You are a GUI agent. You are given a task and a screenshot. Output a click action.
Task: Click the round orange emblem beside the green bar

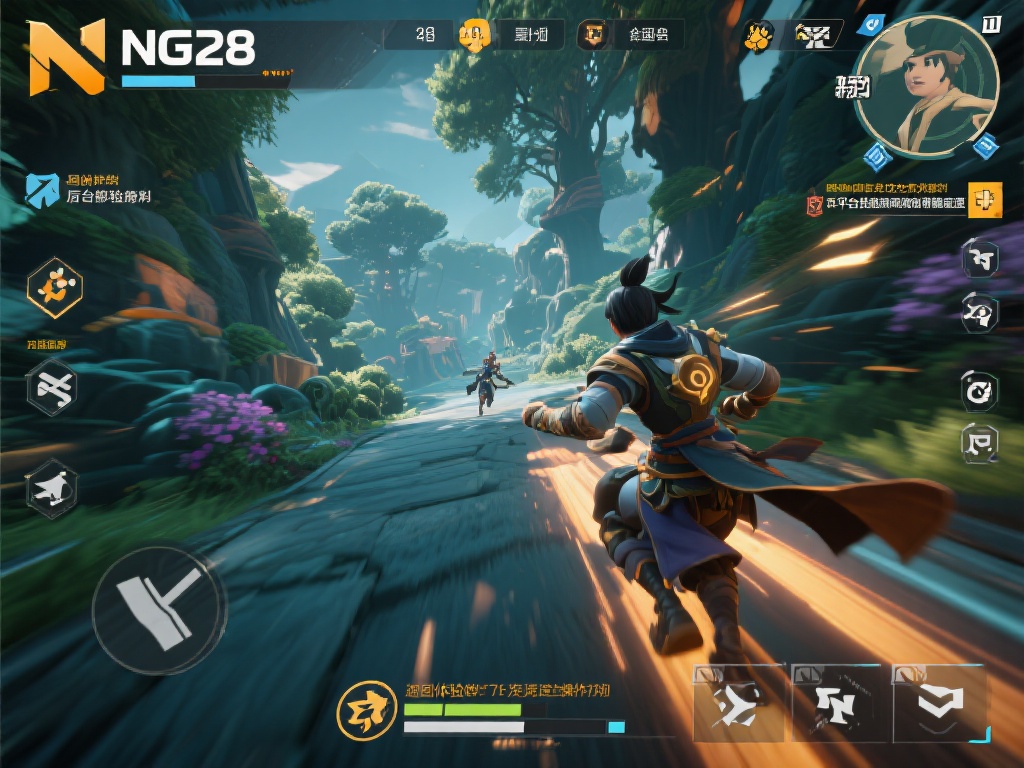coord(367,710)
